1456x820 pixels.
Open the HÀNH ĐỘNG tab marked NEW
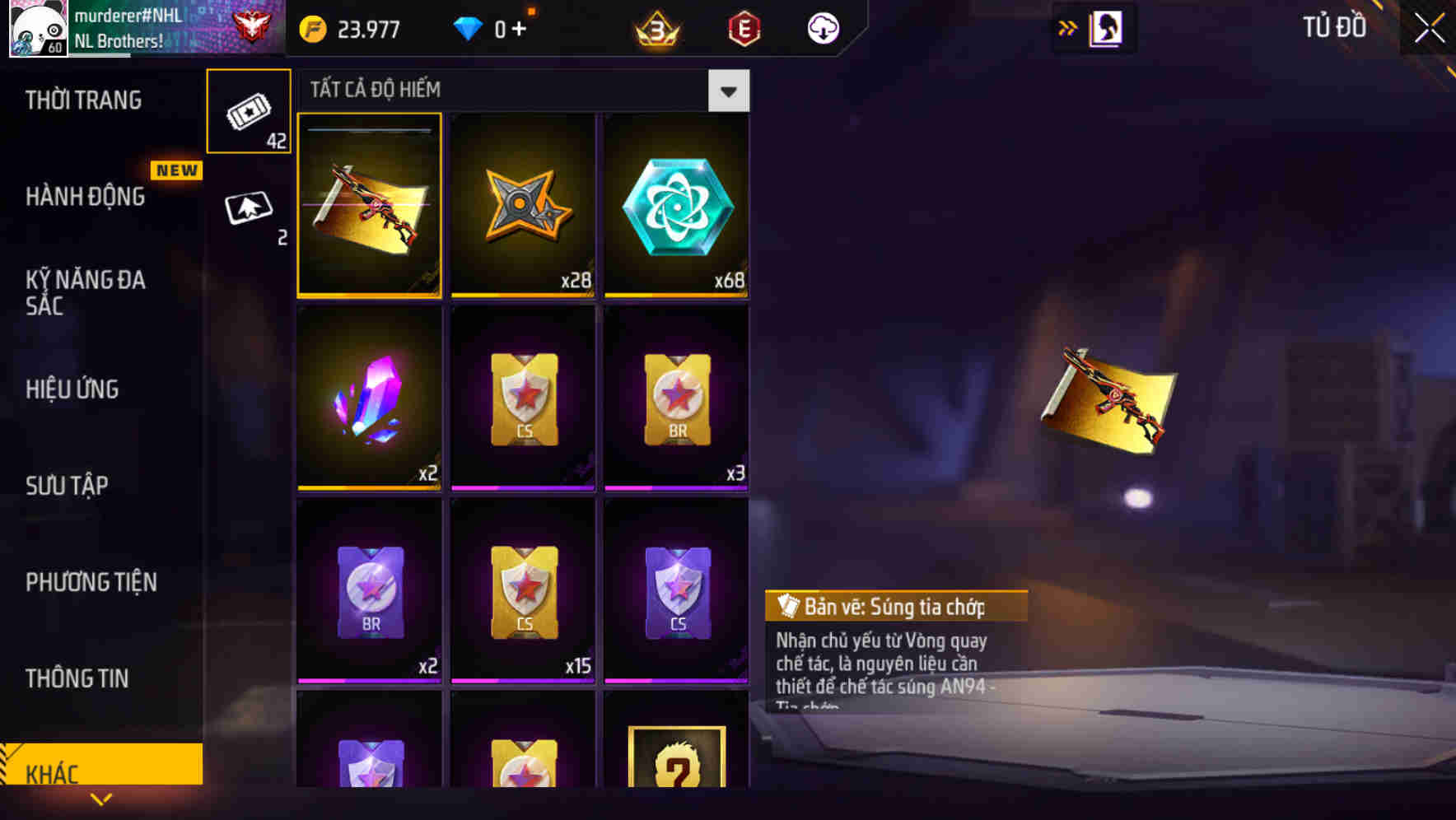(x=88, y=197)
